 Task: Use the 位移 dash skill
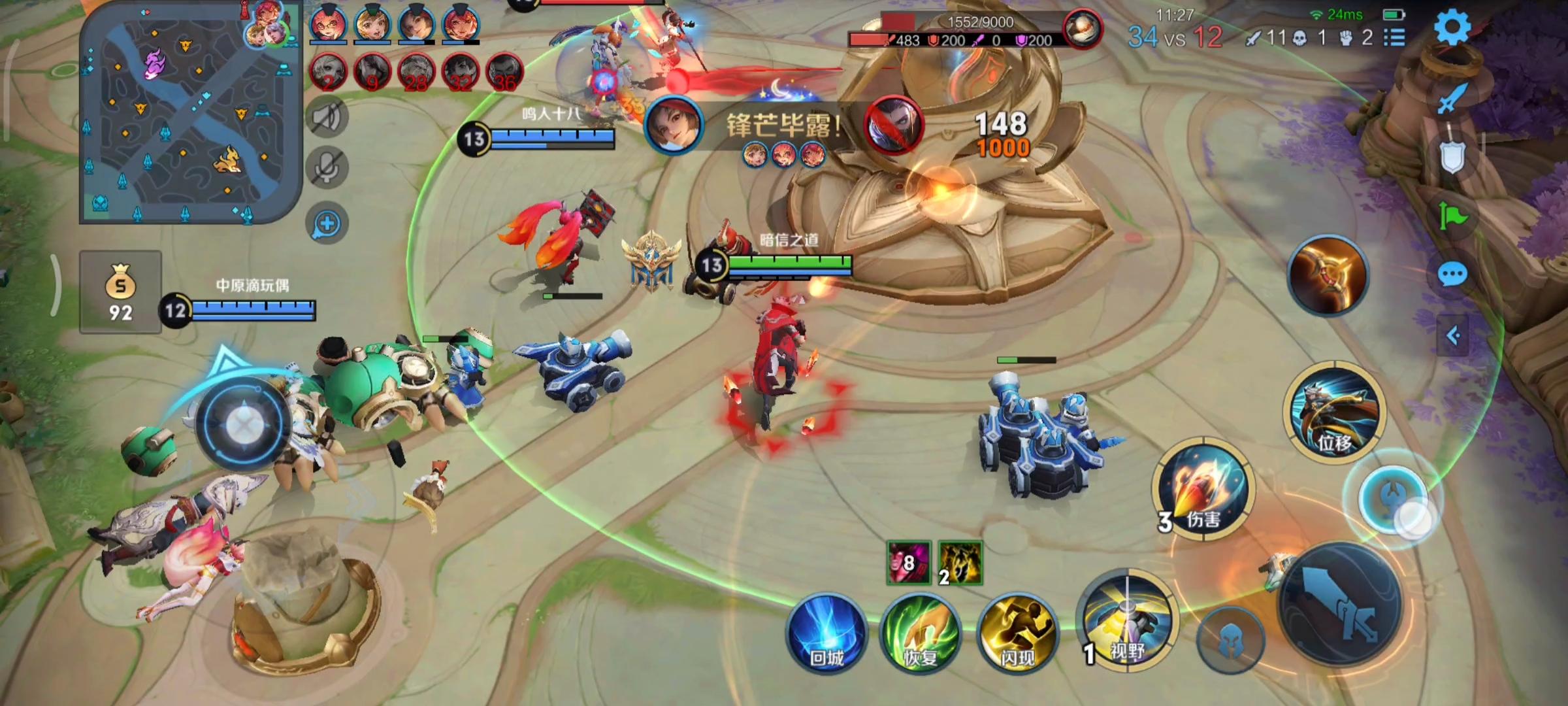(x=1334, y=413)
